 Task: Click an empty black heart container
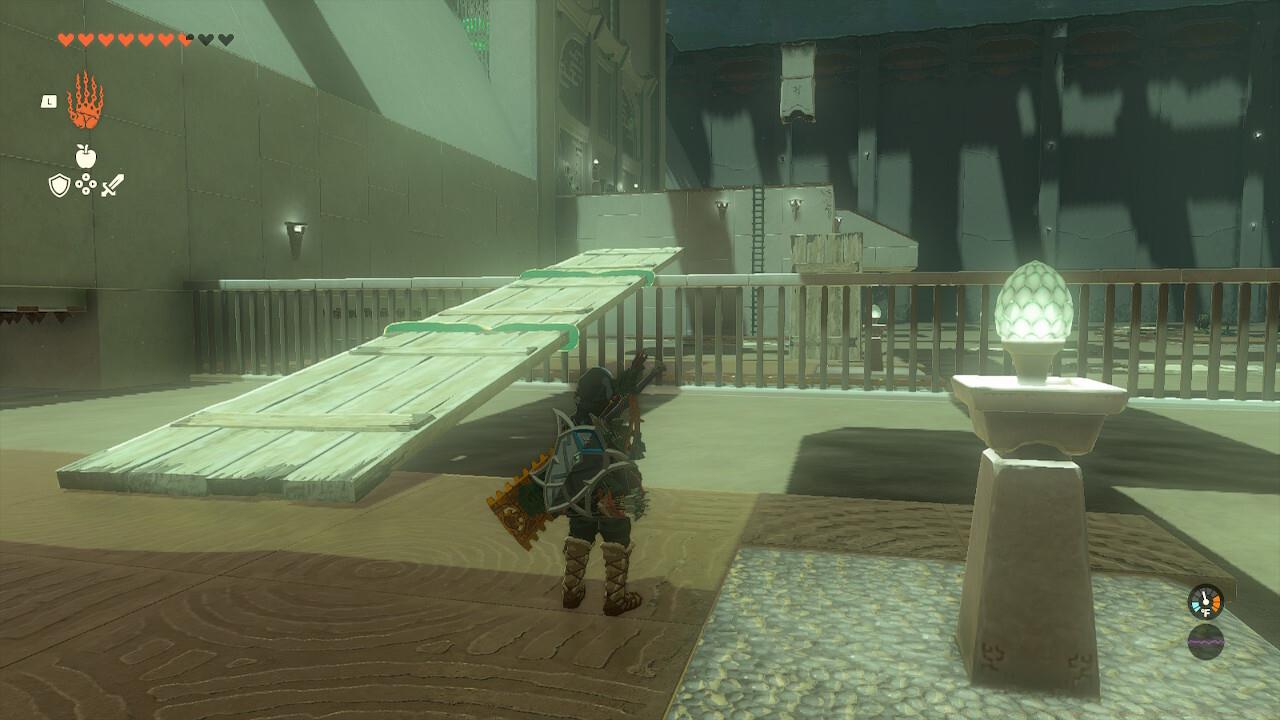click(206, 38)
